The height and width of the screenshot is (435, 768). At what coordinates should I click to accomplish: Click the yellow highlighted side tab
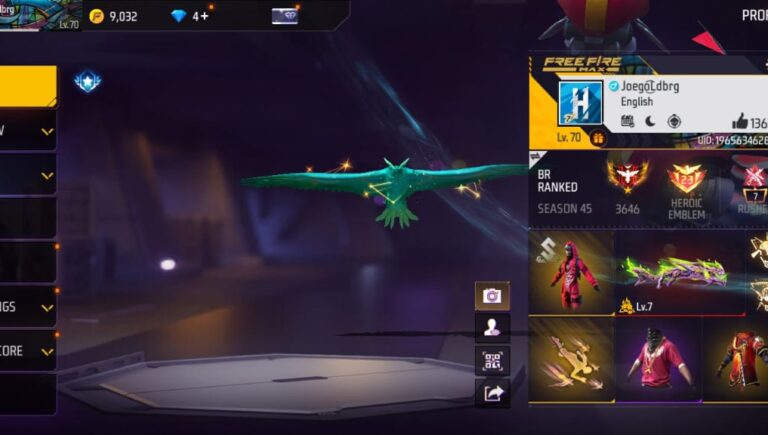click(x=28, y=87)
